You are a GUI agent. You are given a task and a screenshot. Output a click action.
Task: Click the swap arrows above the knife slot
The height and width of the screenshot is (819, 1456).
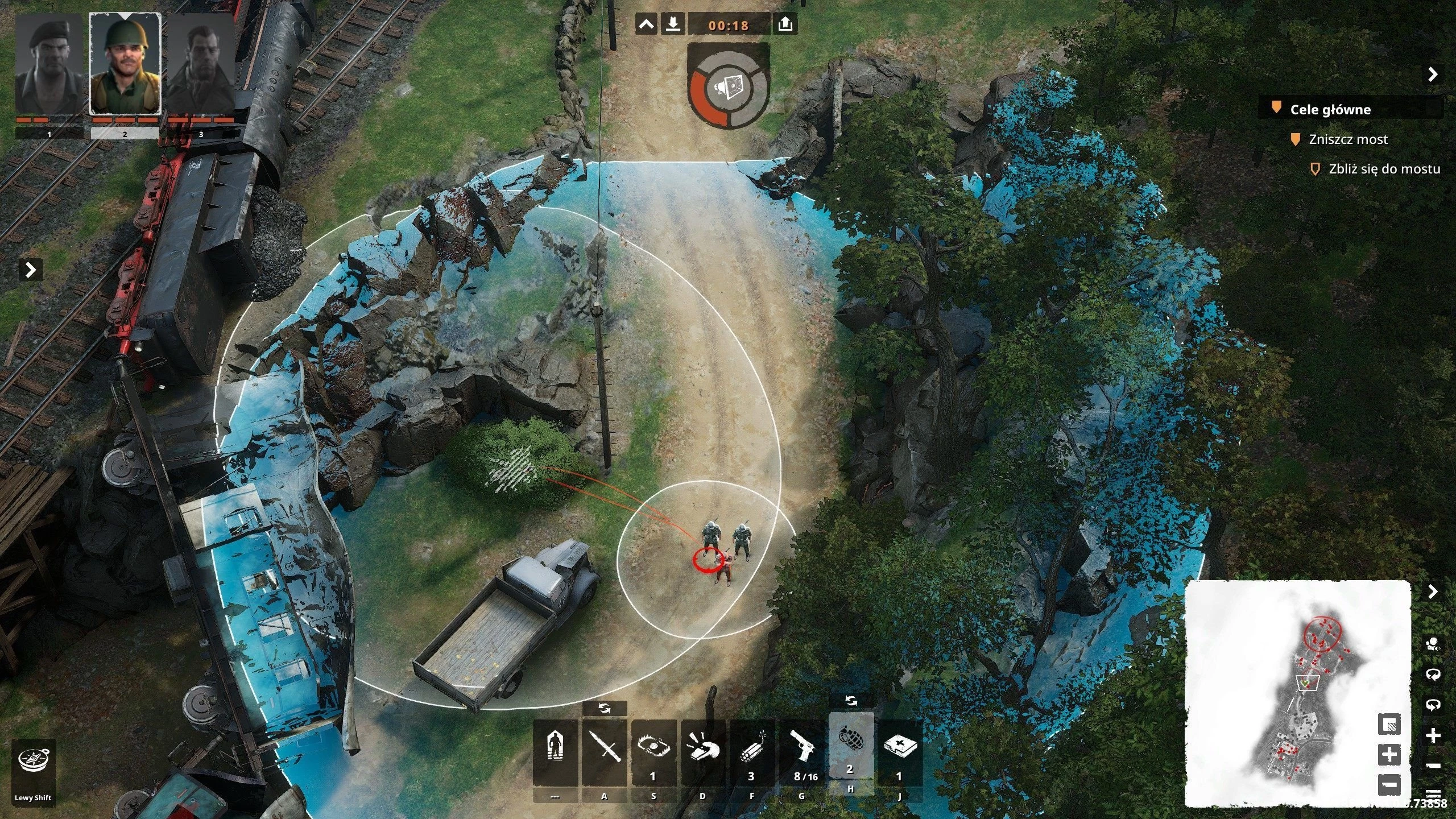click(605, 709)
